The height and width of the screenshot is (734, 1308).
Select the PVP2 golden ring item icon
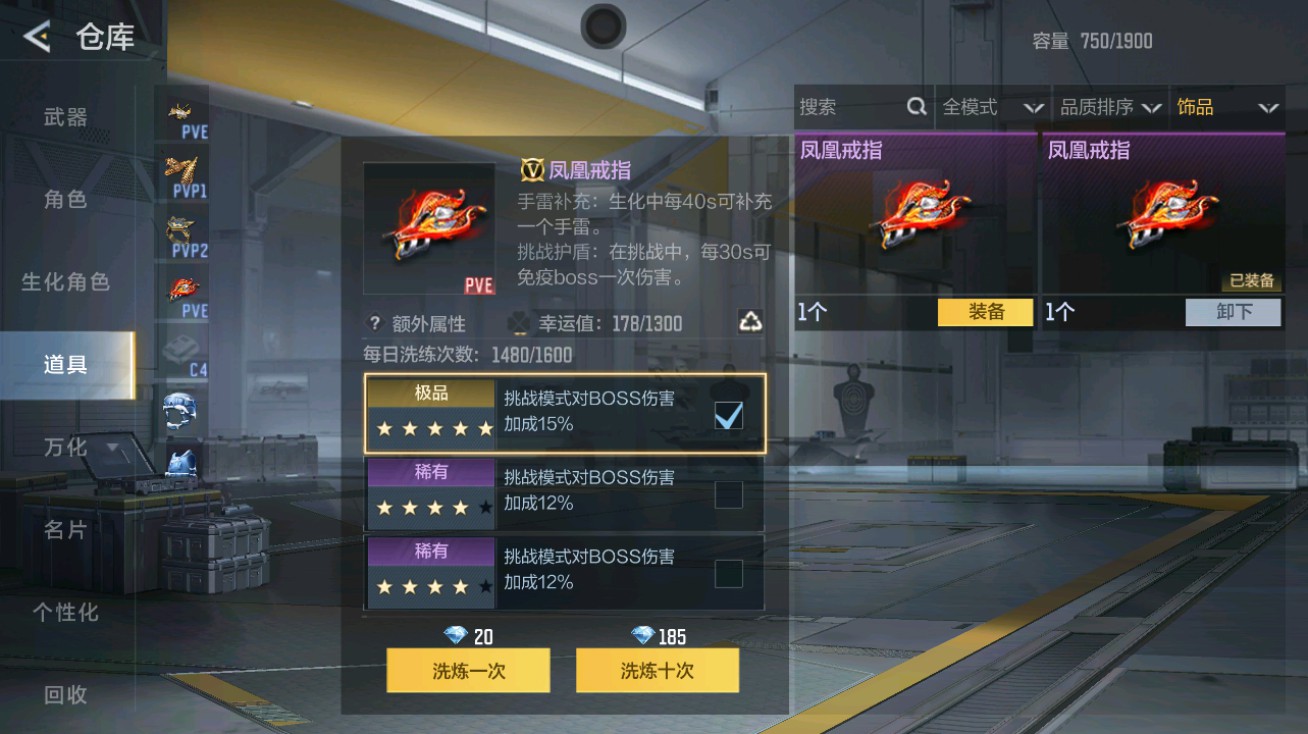[179, 228]
